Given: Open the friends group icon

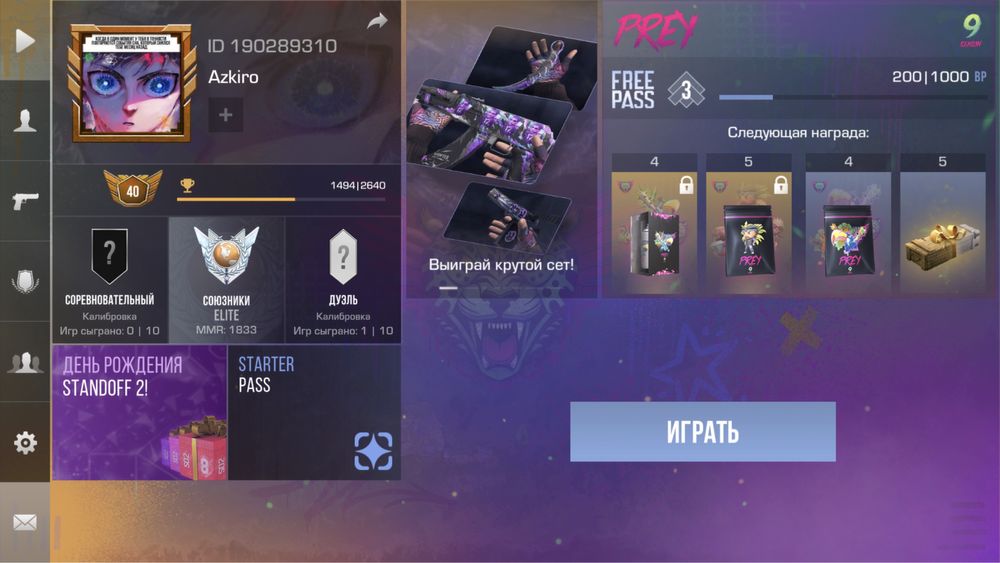Looking at the screenshot, I should point(25,362).
